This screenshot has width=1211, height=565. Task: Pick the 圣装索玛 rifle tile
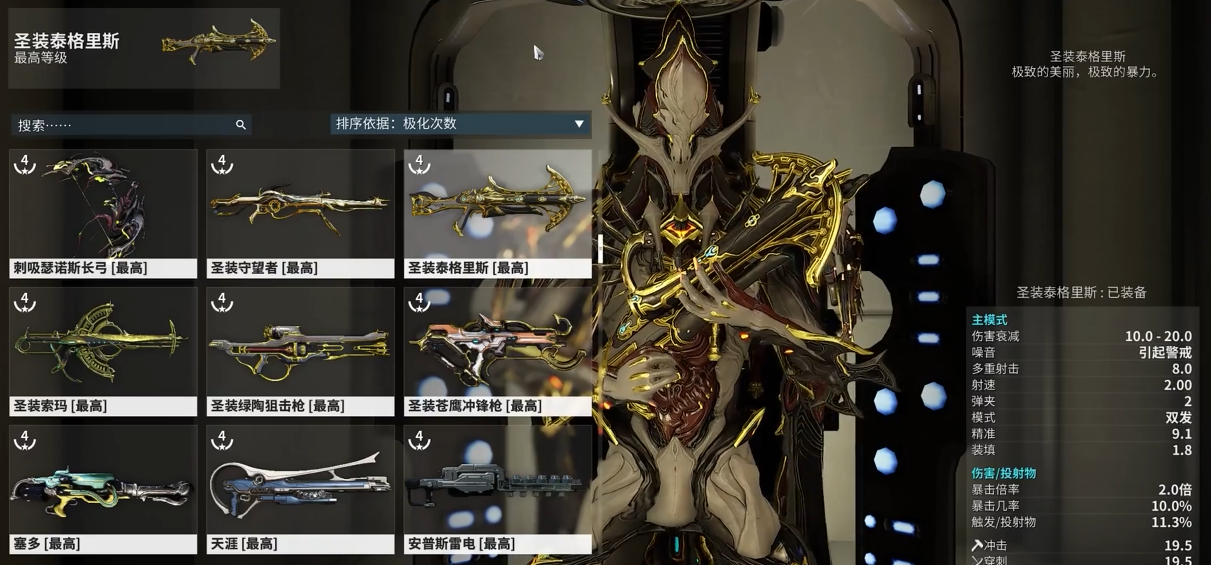[x=103, y=351]
